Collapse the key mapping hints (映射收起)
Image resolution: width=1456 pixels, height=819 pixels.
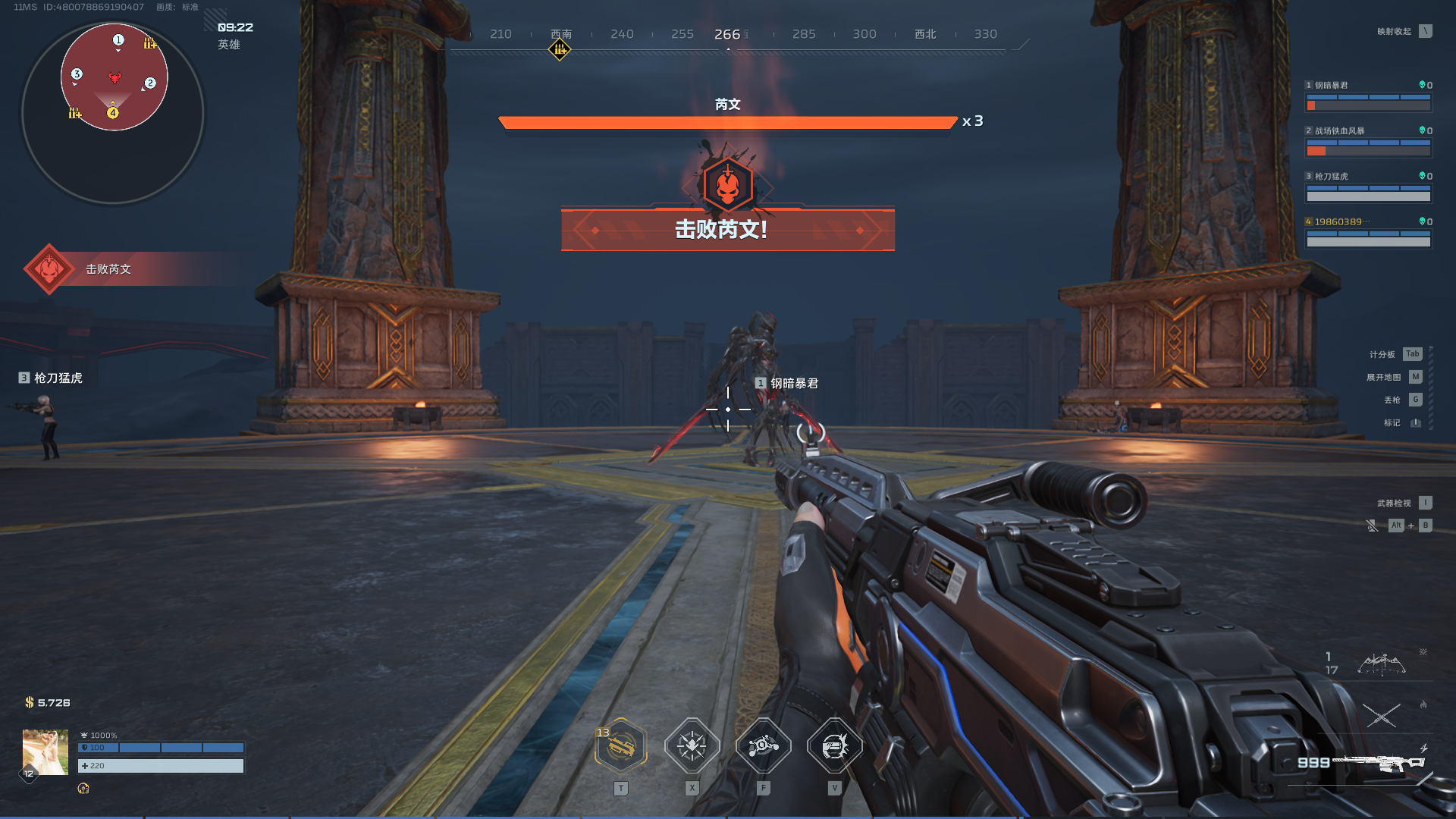(x=1426, y=31)
